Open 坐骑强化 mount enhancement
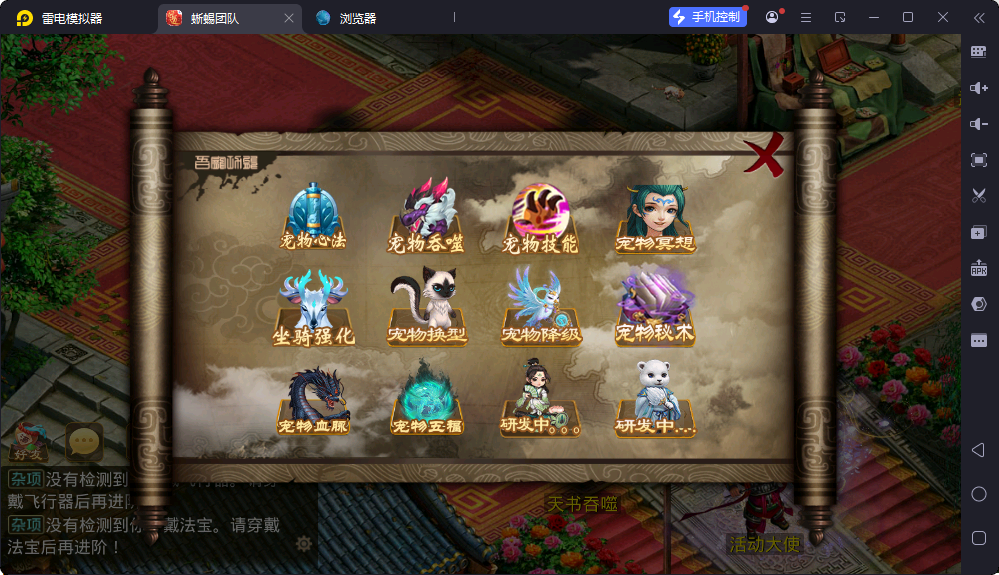The width and height of the screenshot is (999, 575). tap(314, 308)
